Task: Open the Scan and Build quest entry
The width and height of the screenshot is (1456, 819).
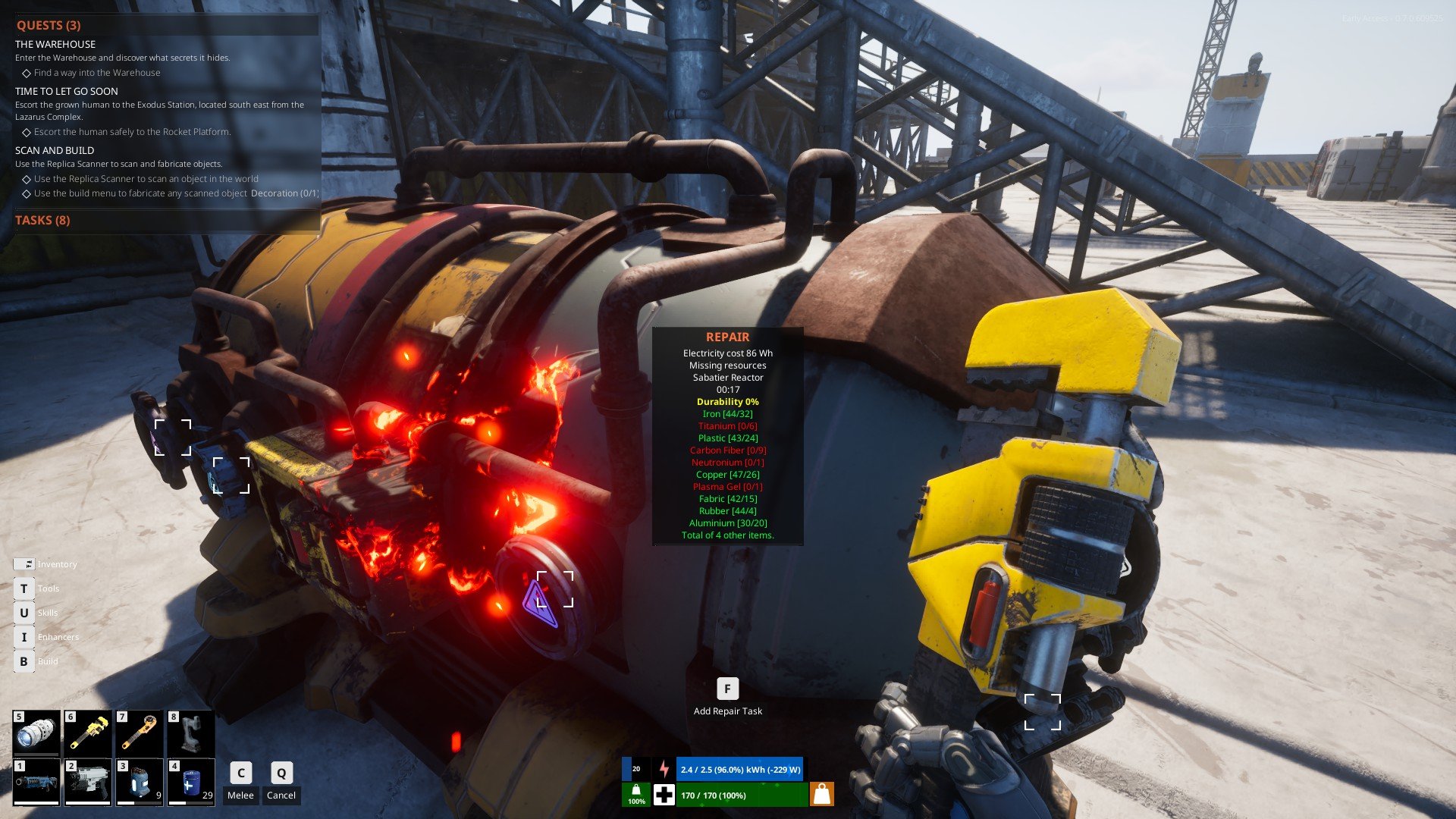Action: [x=55, y=150]
